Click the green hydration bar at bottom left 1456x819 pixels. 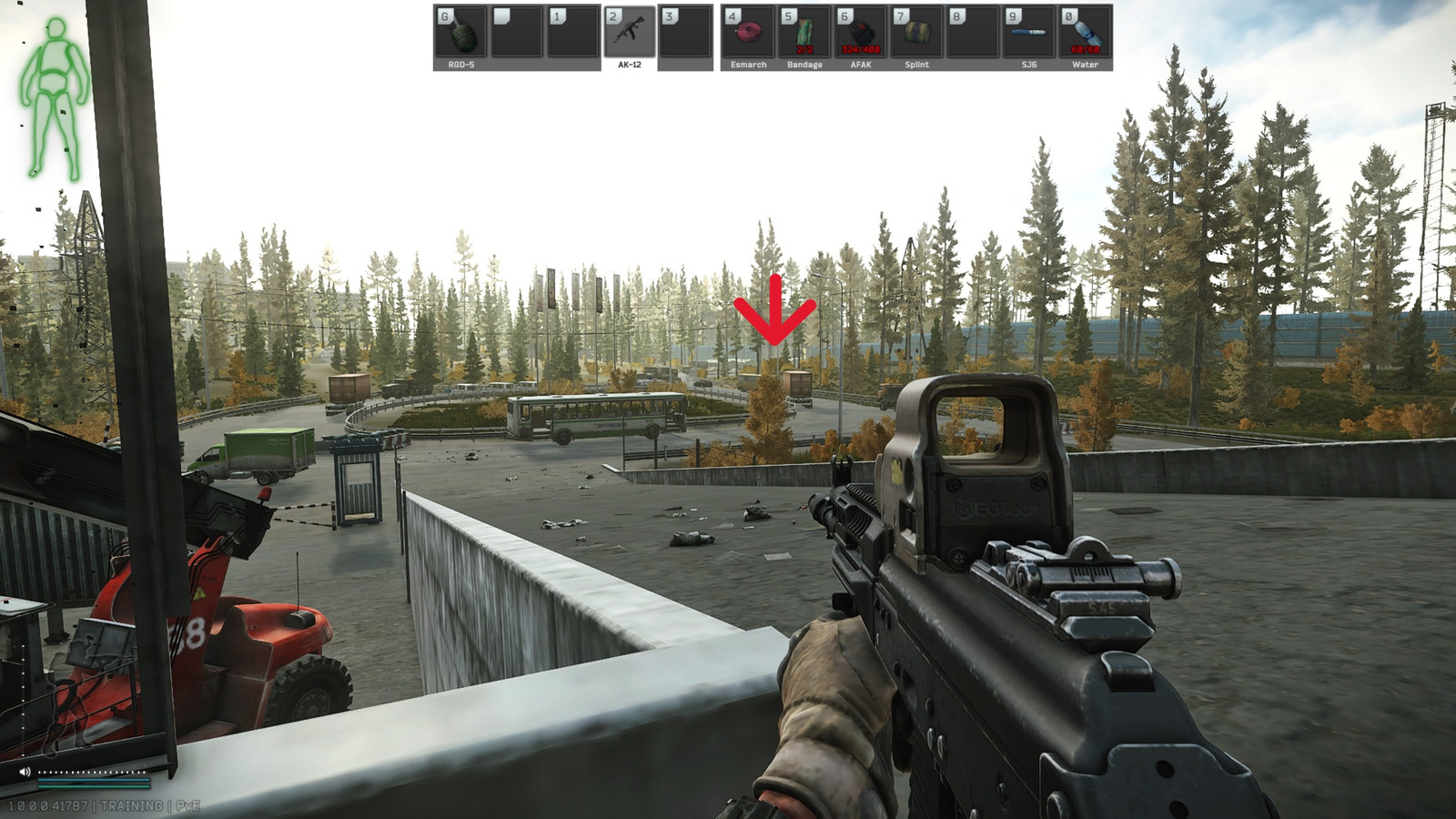[x=94, y=786]
